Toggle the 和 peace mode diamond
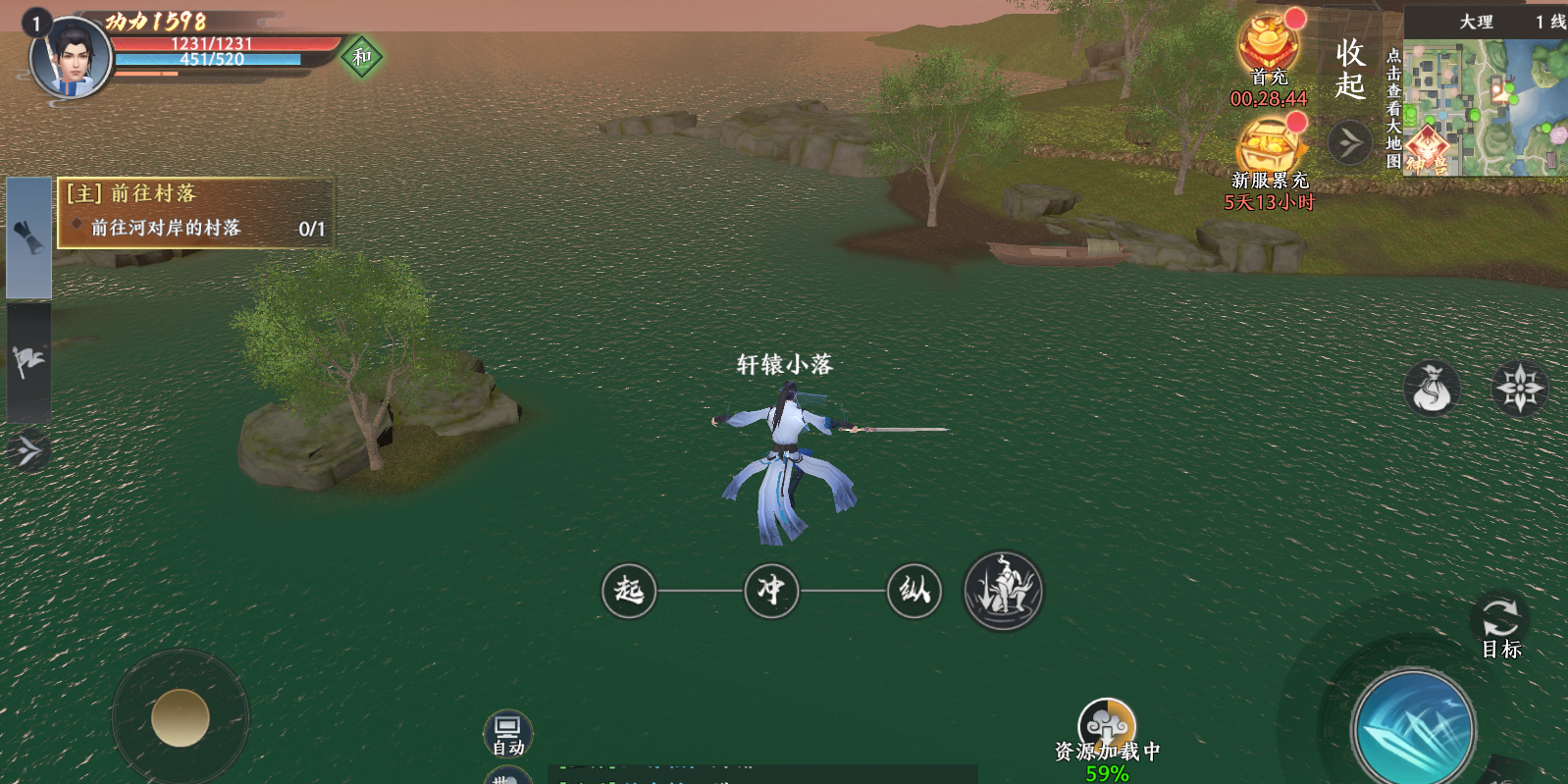This screenshot has height=784, width=1568. coord(362,57)
